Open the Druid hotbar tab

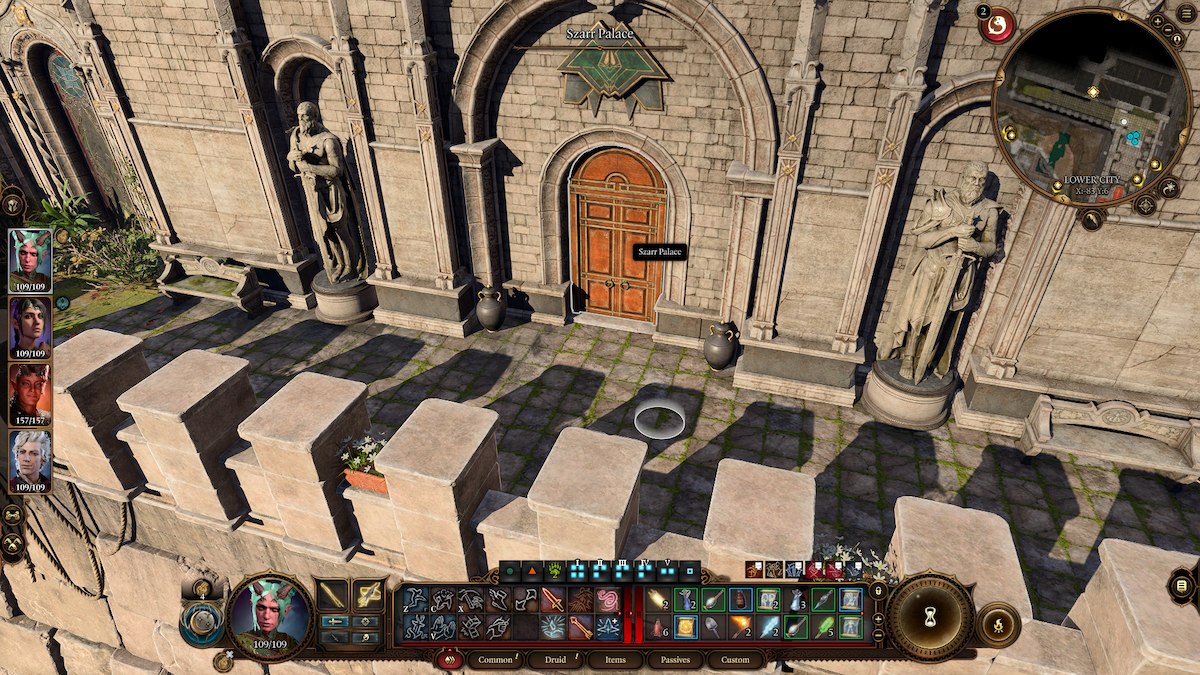[x=549, y=660]
